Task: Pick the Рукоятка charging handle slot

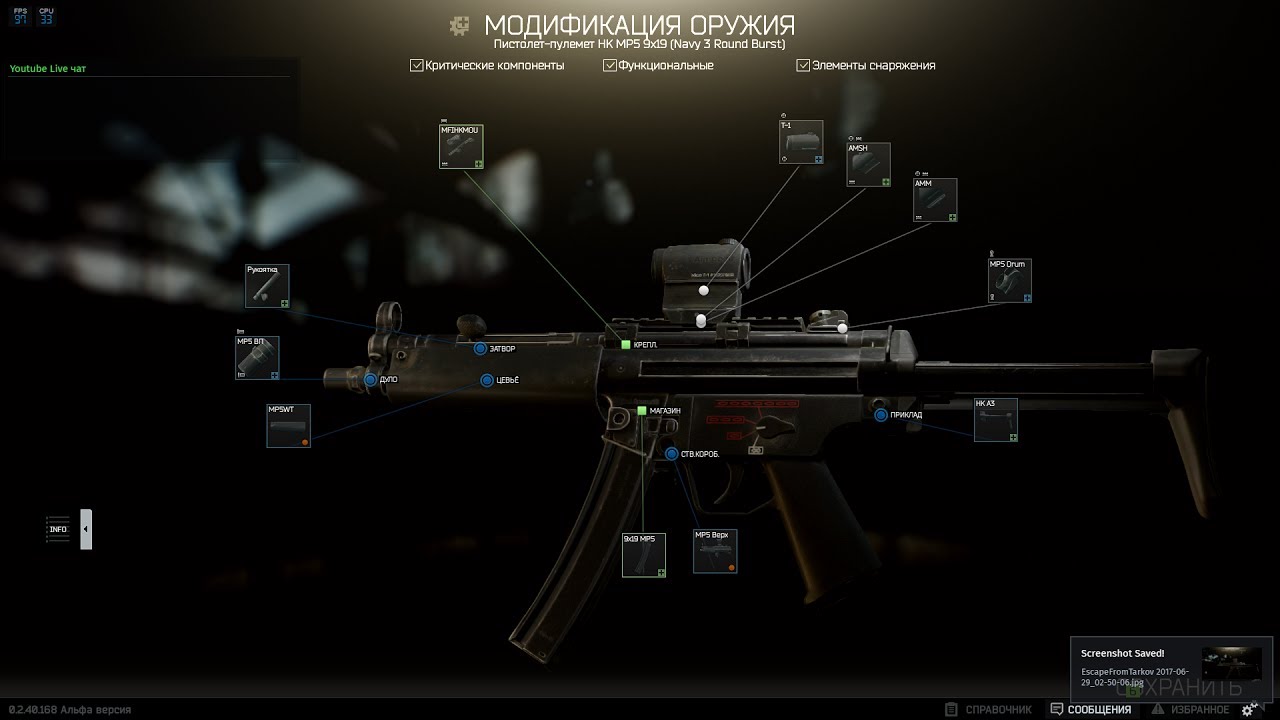Action: click(x=267, y=286)
